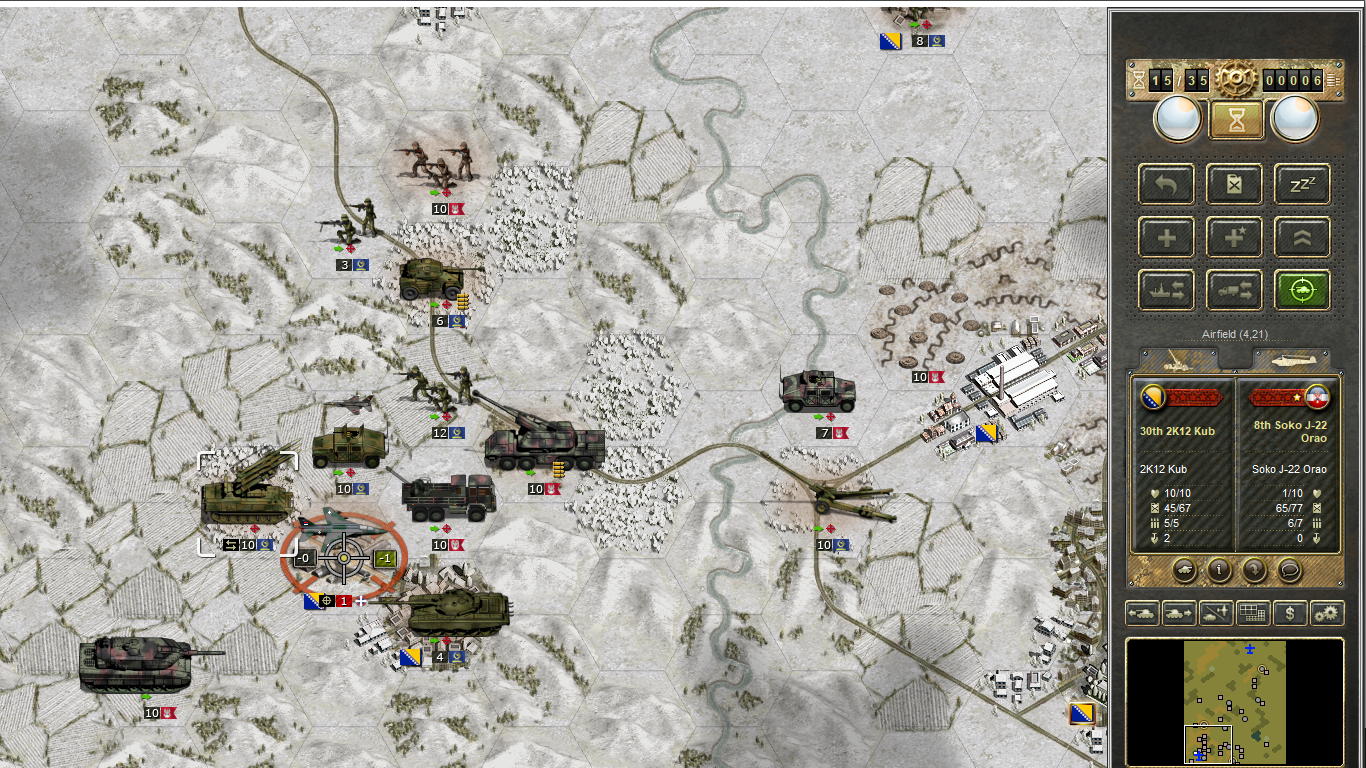Toggle truck transport mount/dismount button
Image resolution: width=1366 pixels, height=768 pixels.
pyautogui.click(x=1234, y=290)
